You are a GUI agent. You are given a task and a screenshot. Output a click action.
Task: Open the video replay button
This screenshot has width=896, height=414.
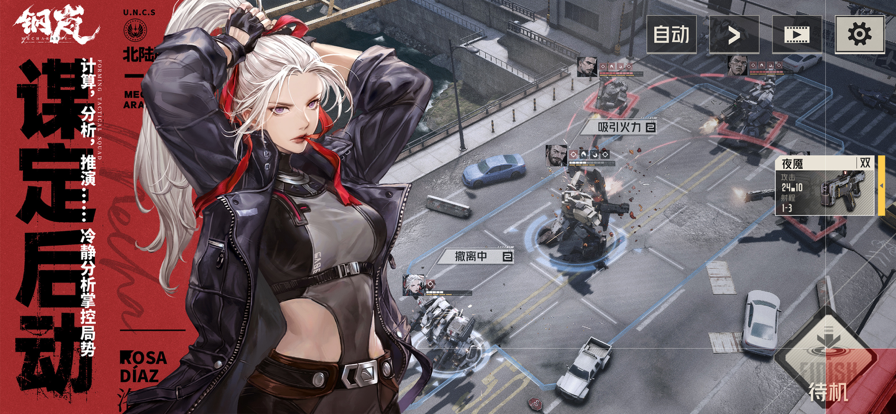pyautogui.click(x=797, y=35)
